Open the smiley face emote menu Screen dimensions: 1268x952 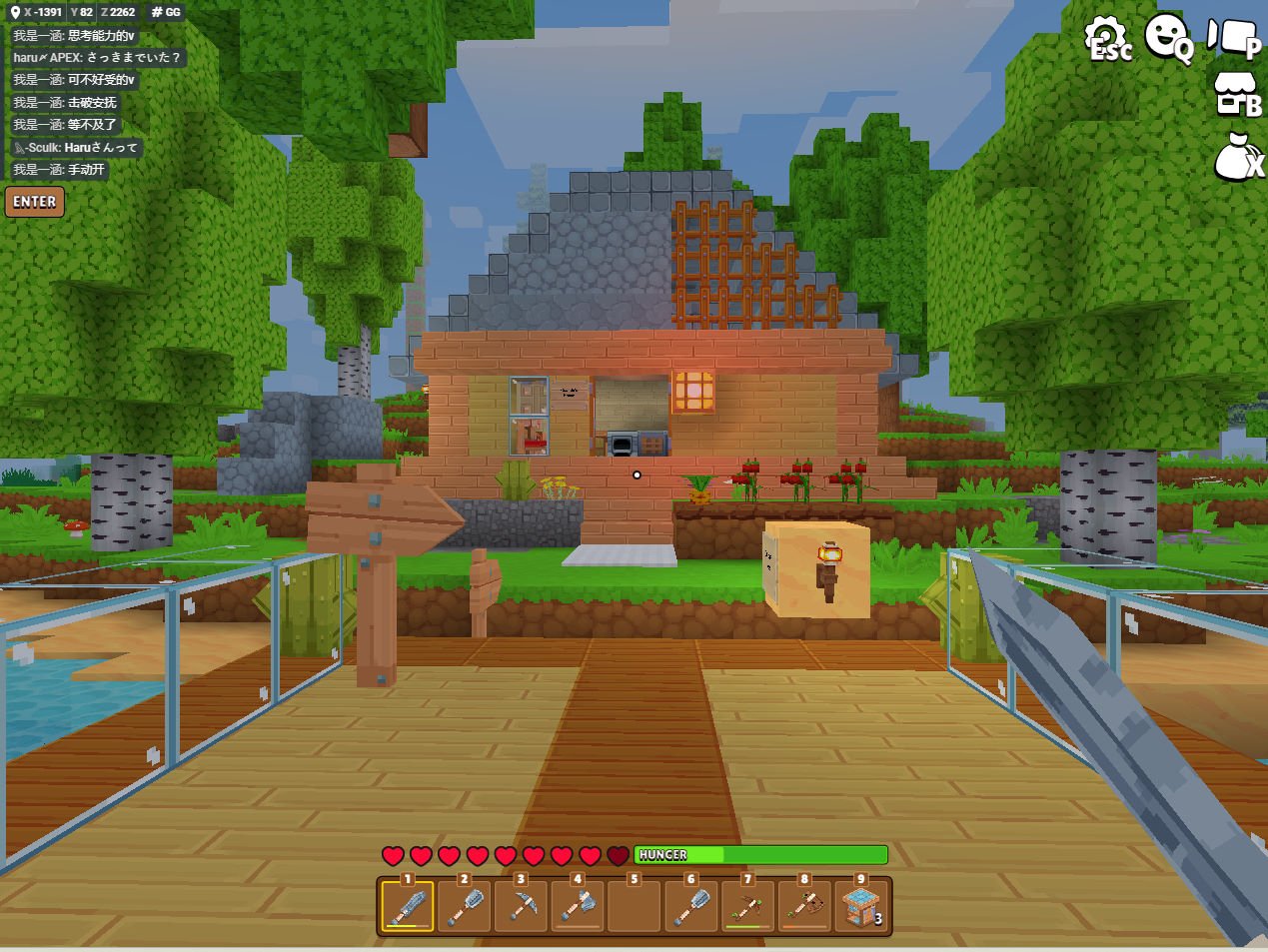(1167, 38)
